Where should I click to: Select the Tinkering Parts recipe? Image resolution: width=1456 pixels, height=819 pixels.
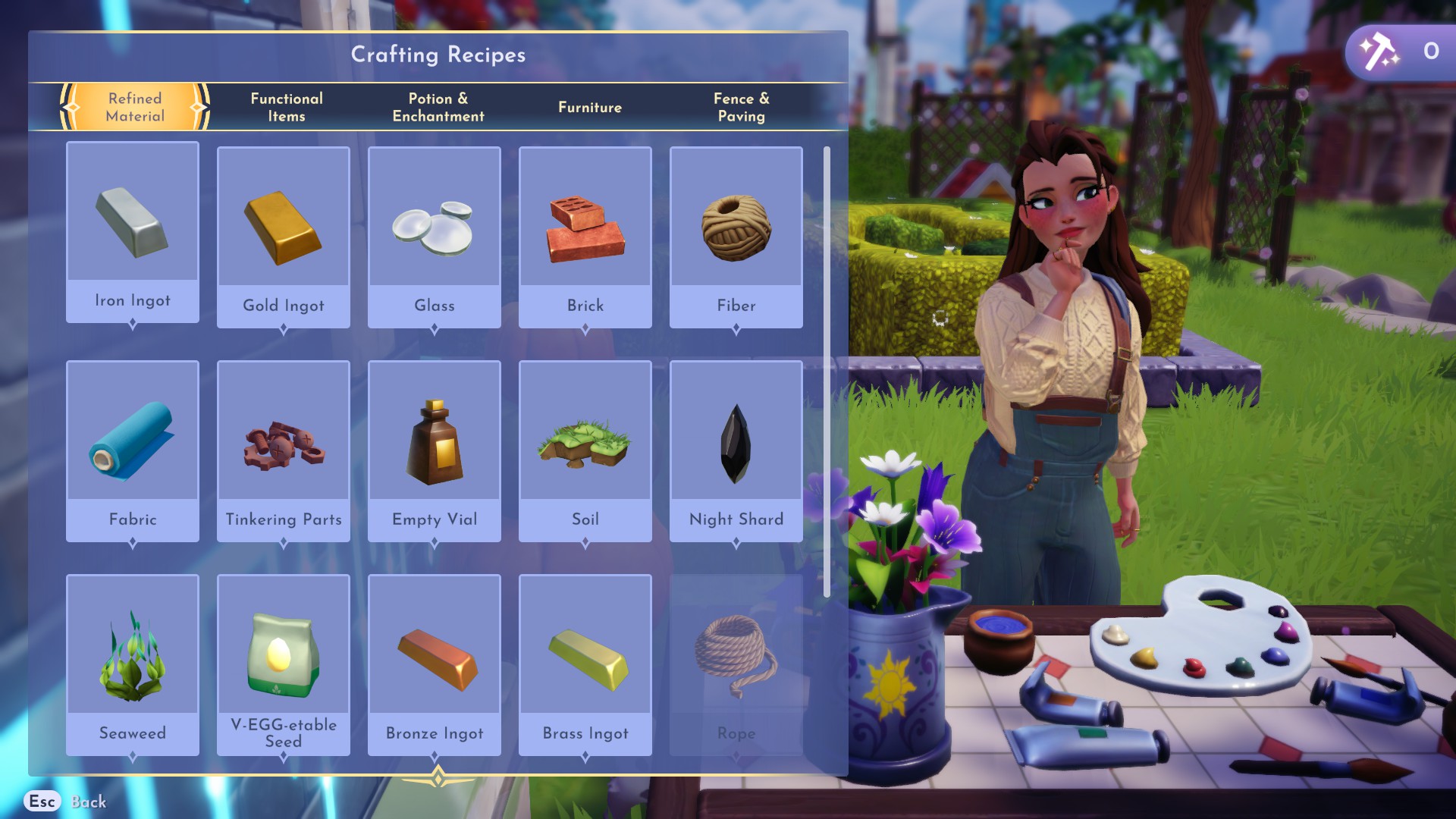point(284,450)
